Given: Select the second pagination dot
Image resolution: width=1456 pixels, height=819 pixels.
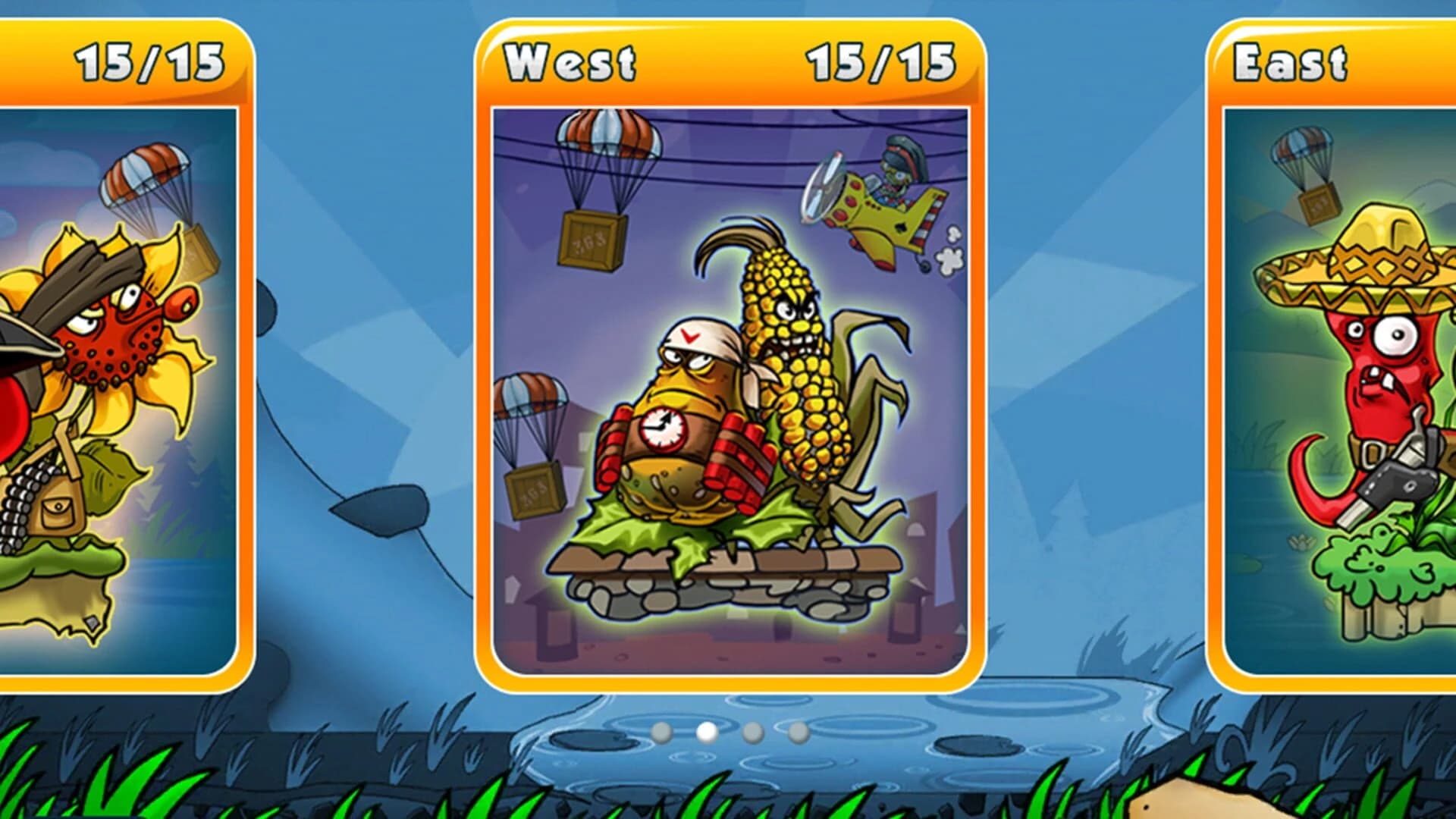Looking at the screenshot, I should click(705, 733).
